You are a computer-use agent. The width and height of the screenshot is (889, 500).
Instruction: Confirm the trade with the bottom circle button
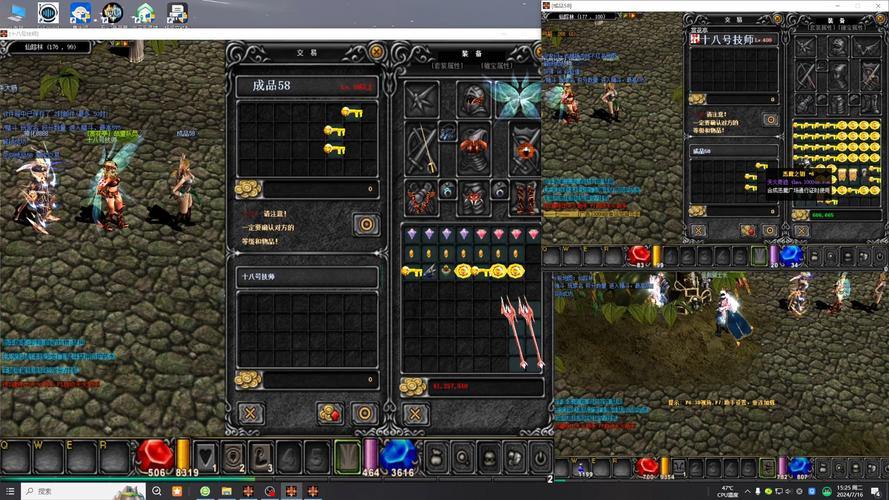click(365, 413)
